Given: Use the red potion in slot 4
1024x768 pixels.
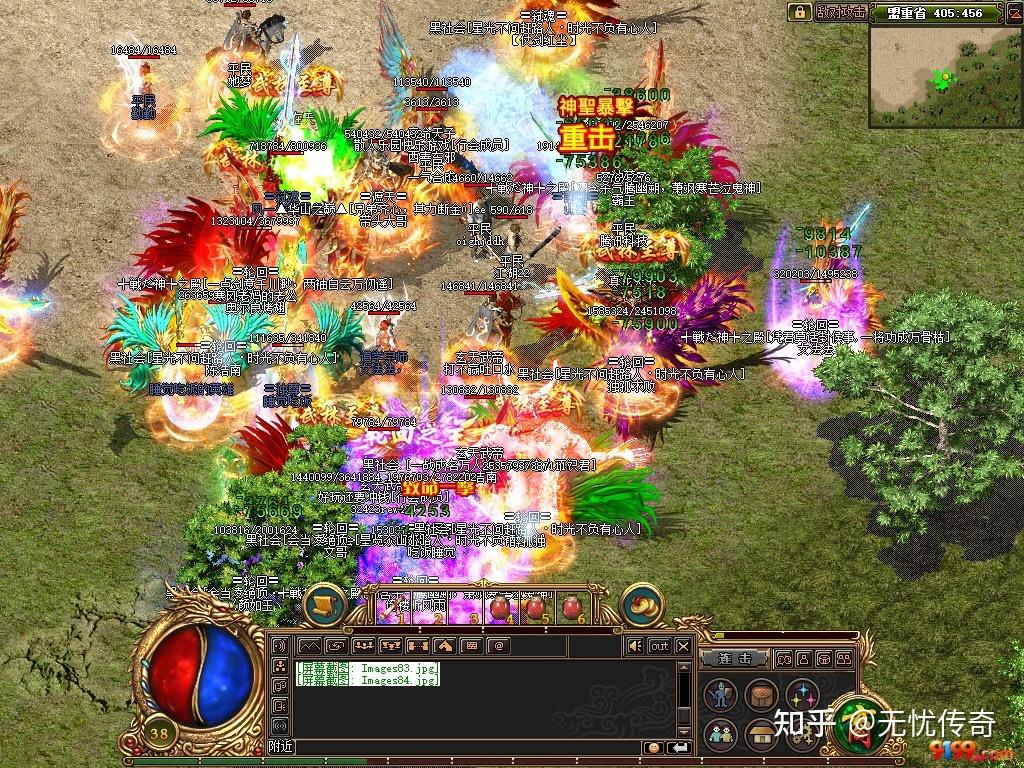Looking at the screenshot, I should point(500,606).
